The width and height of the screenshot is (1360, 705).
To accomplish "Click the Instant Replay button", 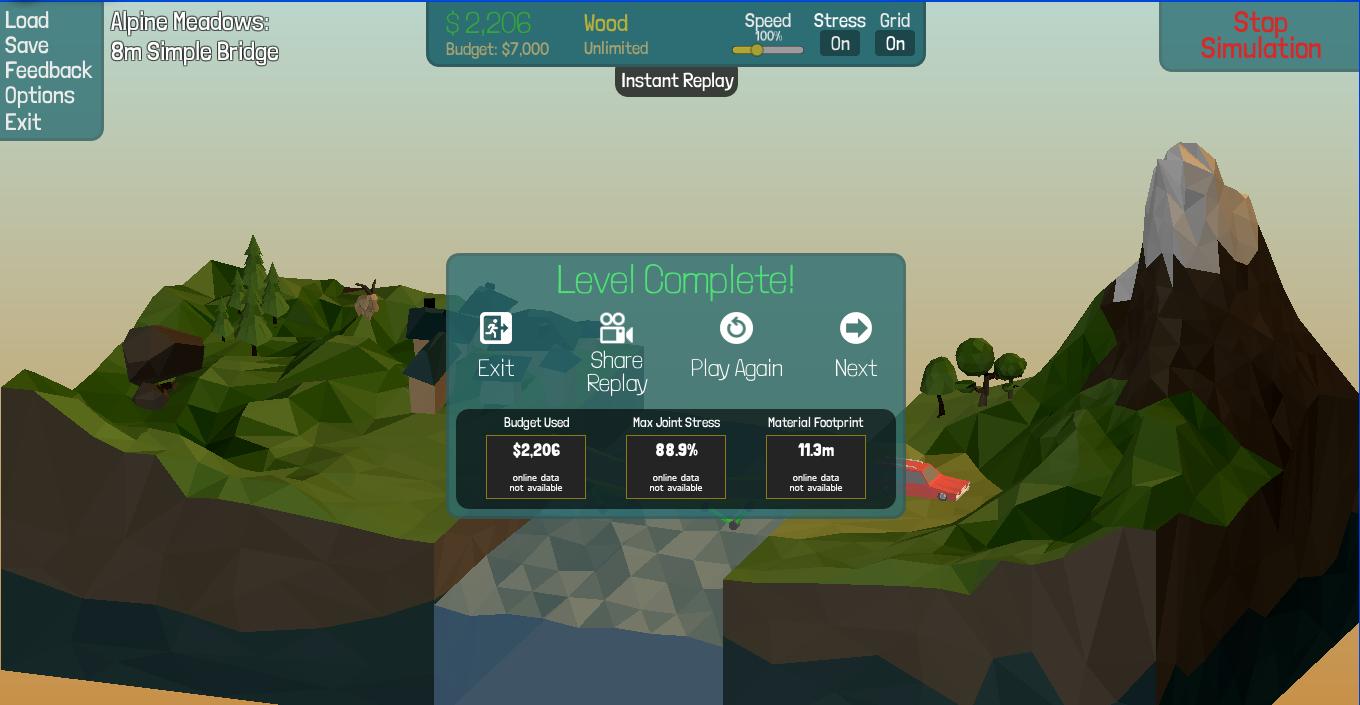I will tap(677, 81).
